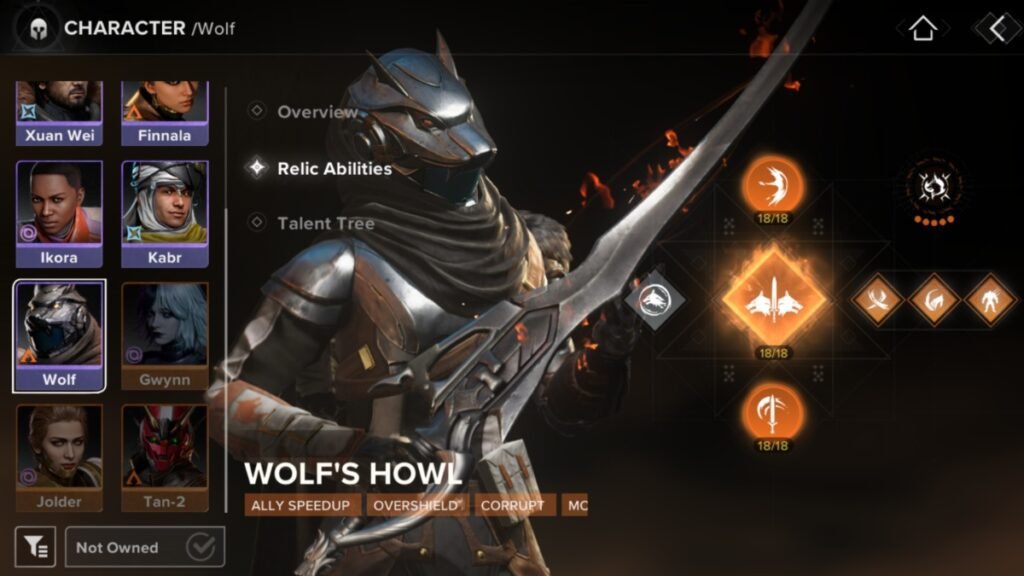
Task: Choose the Gwynn character portrait
Action: tap(165, 336)
